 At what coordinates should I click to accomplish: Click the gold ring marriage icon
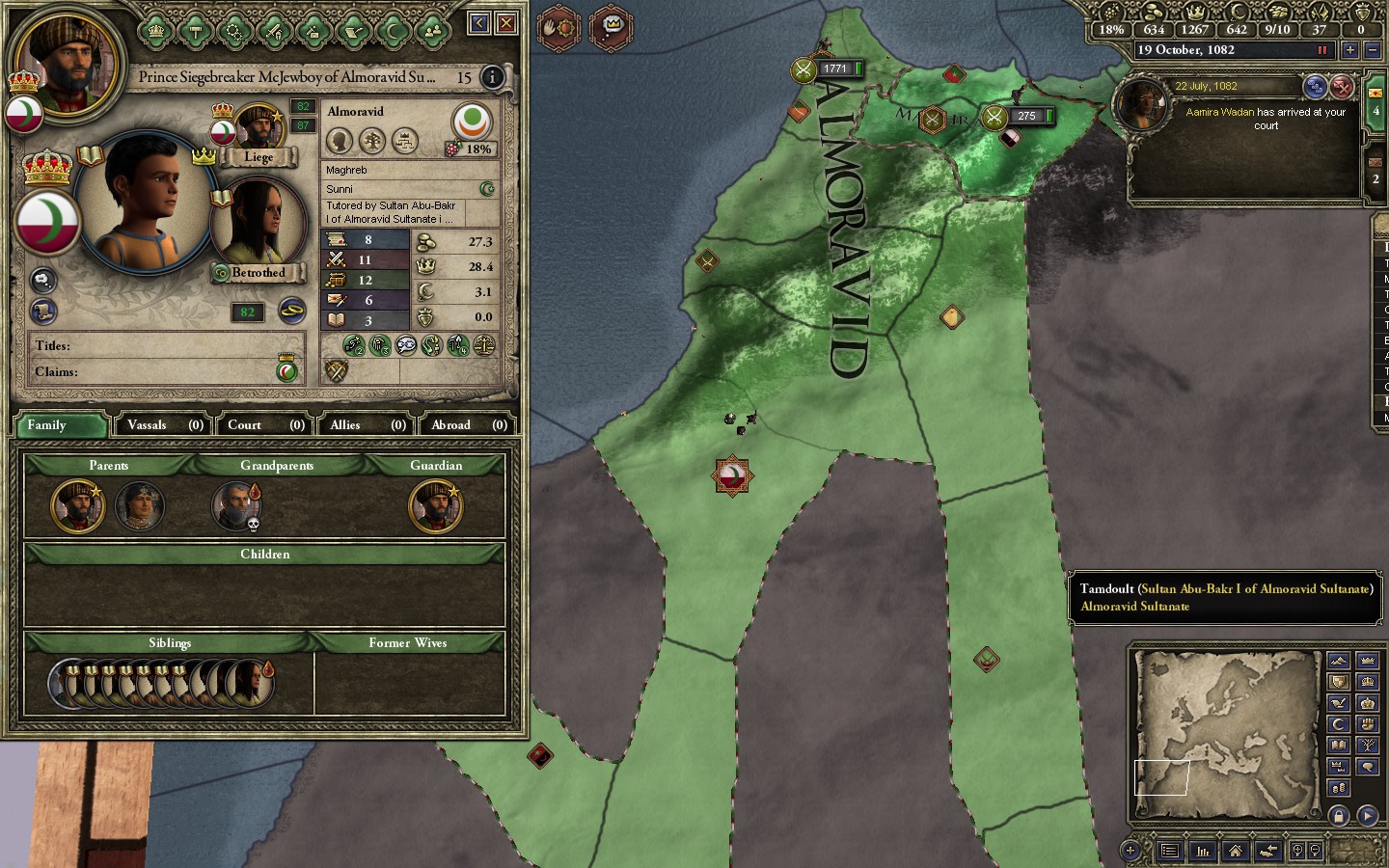click(x=291, y=311)
